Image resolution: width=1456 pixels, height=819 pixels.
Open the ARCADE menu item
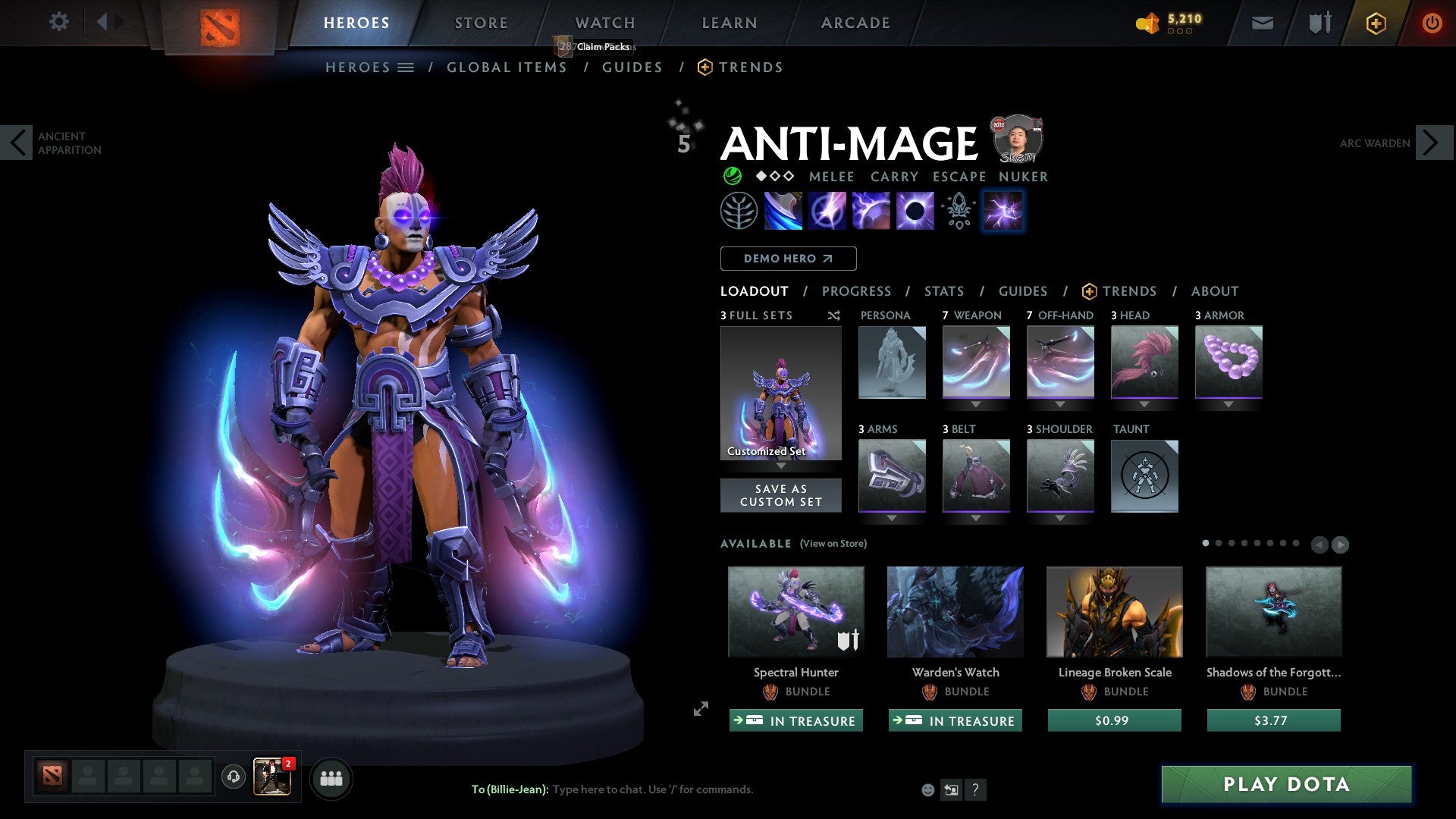[855, 23]
